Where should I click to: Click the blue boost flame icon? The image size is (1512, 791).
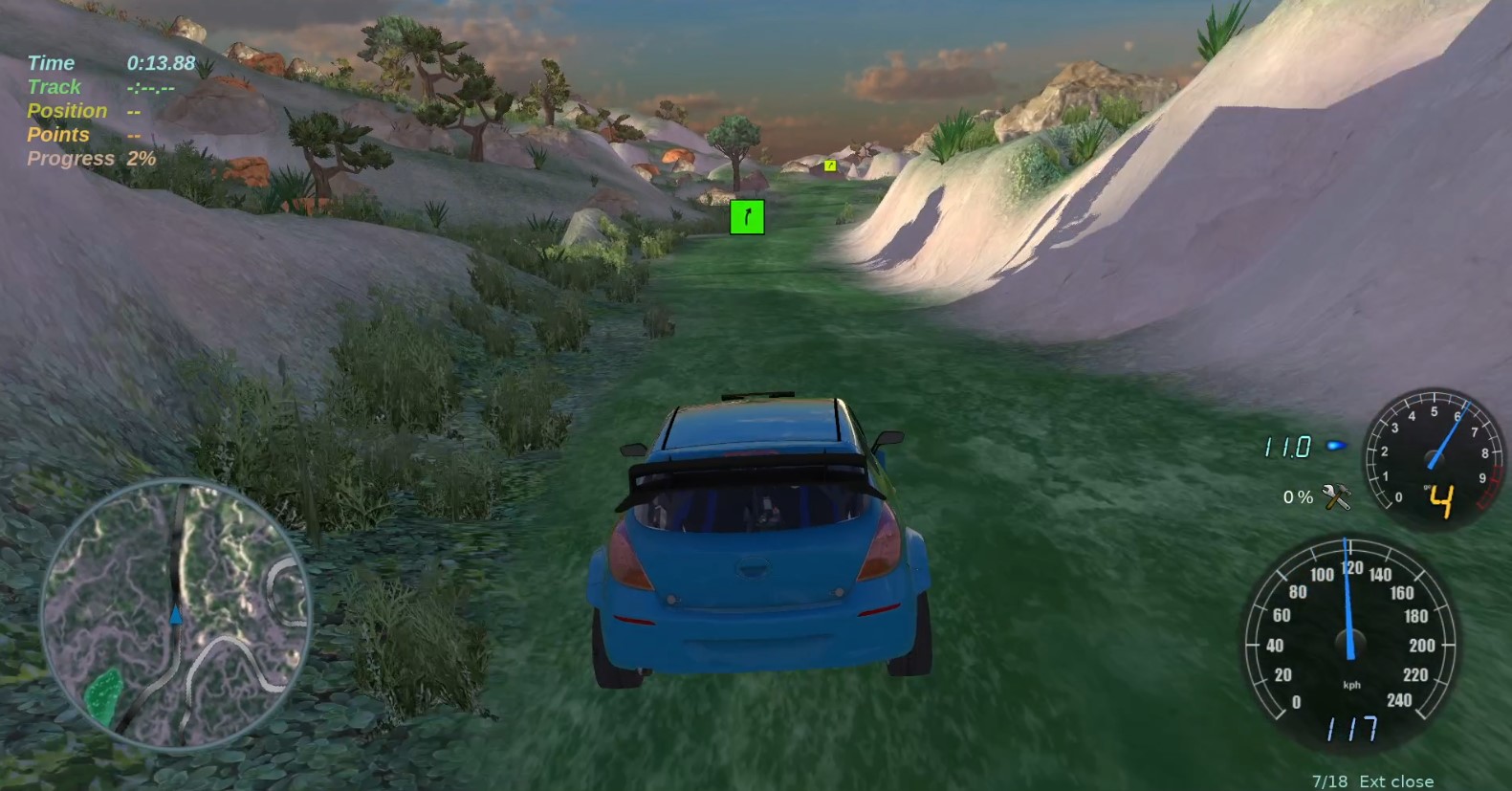point(1335,446)
